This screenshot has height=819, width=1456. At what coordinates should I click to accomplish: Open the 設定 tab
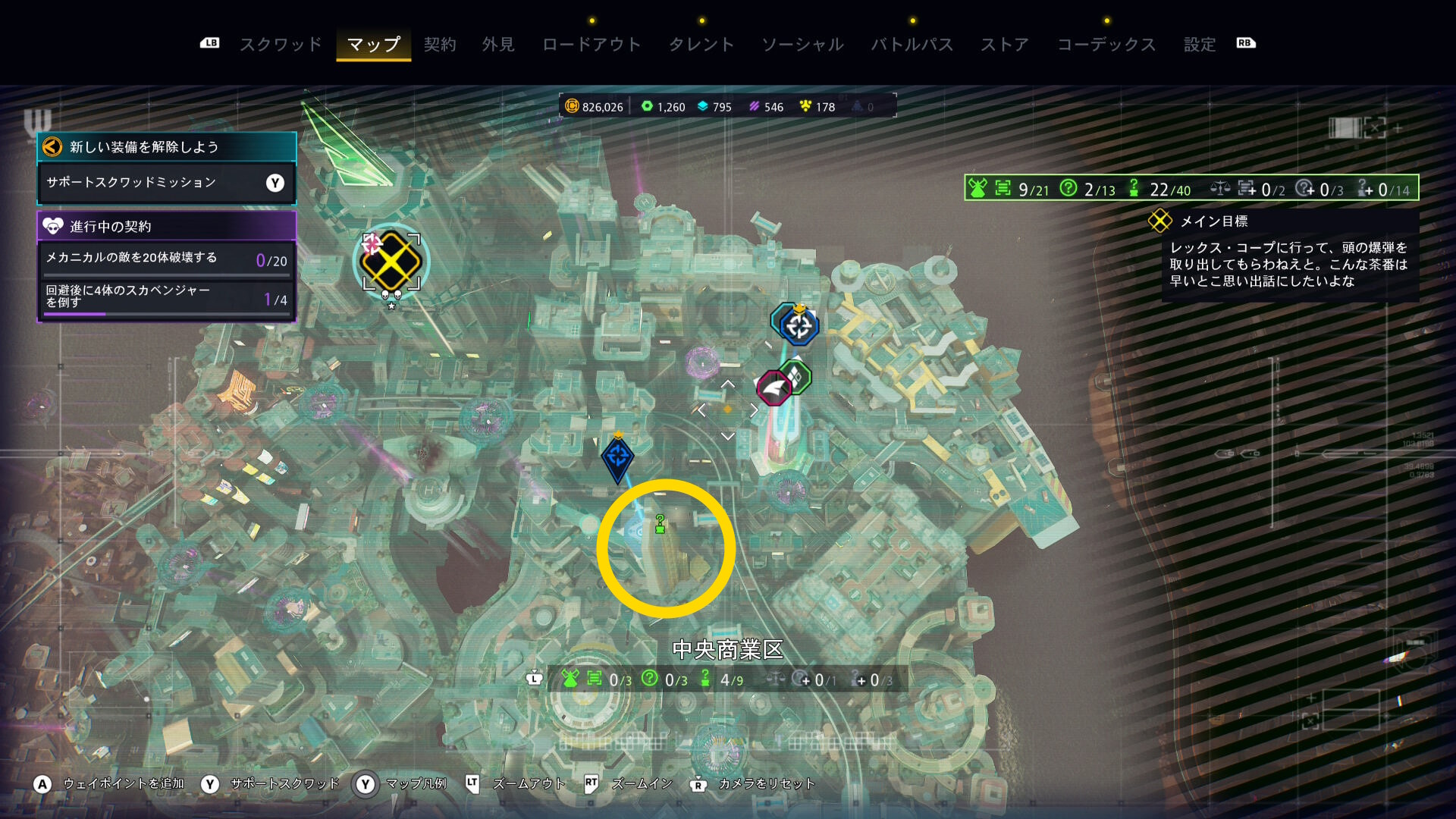pos(1200,45)
